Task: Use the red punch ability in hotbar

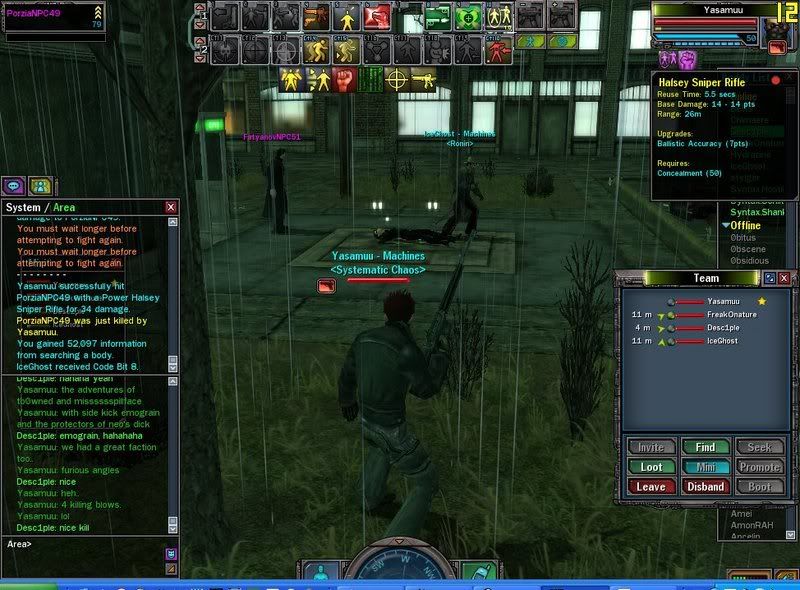Action: 377,16
